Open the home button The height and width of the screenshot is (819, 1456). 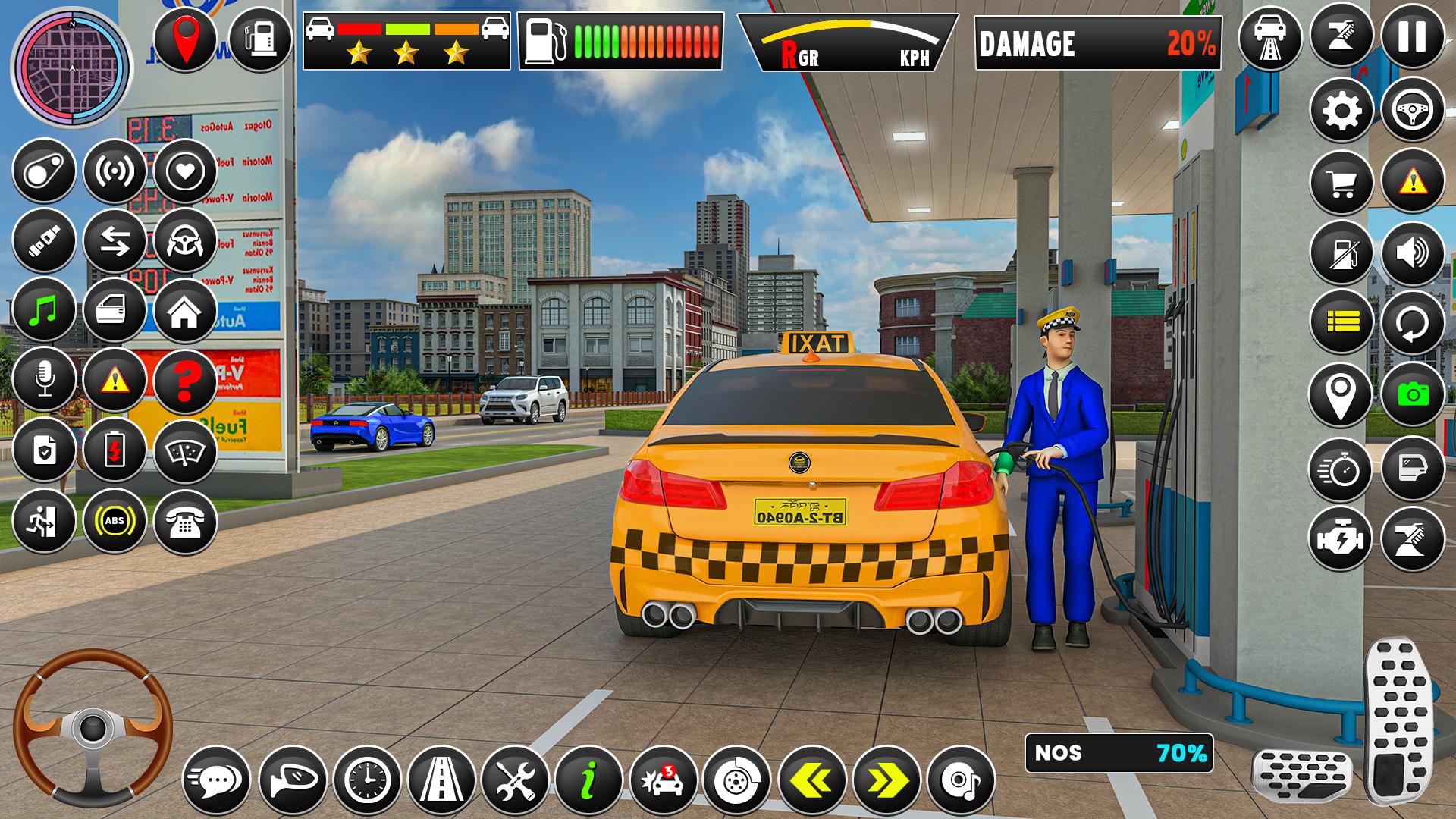pyautogui.click(x=185, y=310)
